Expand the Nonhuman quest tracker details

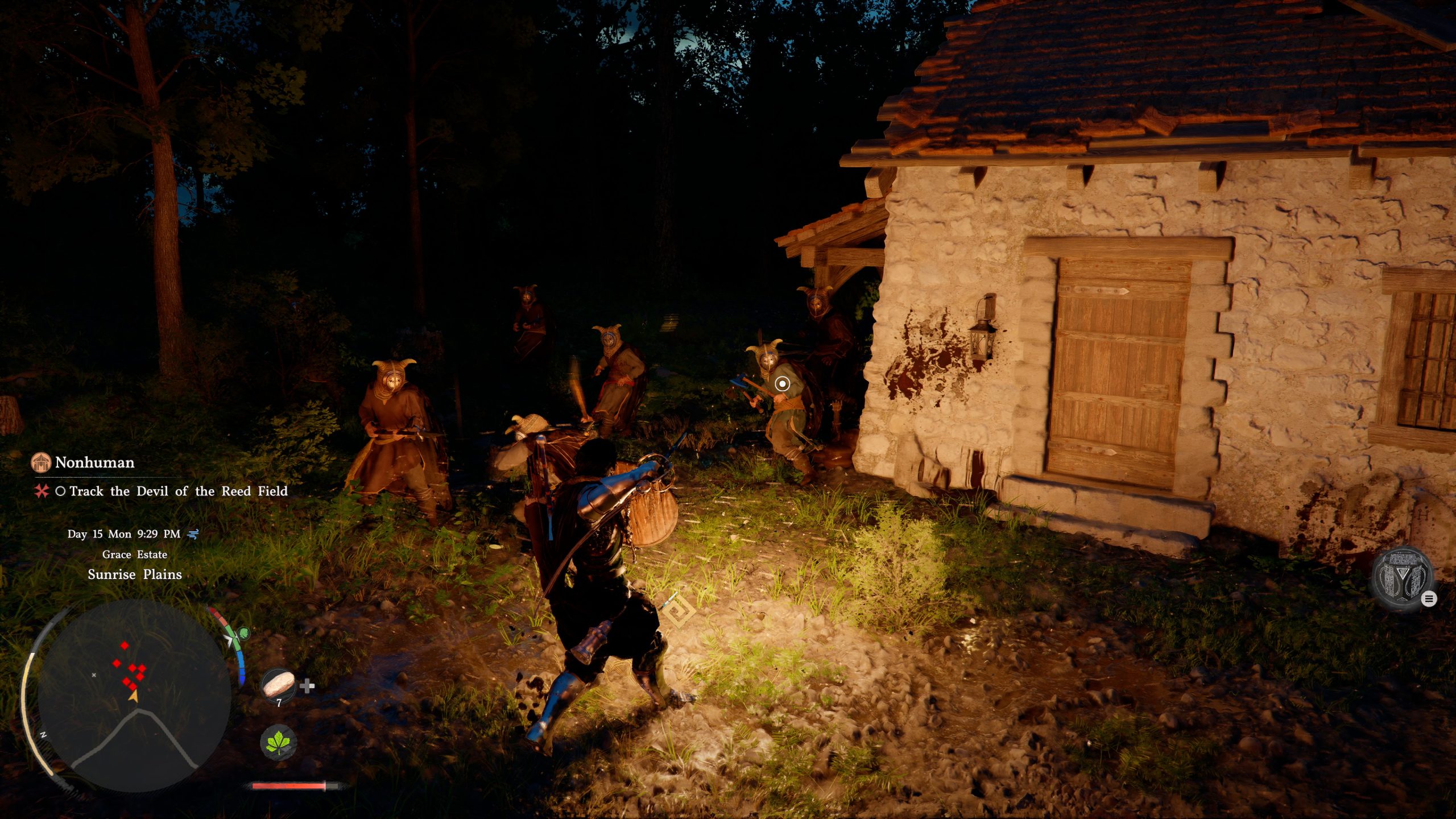(94, 463)
